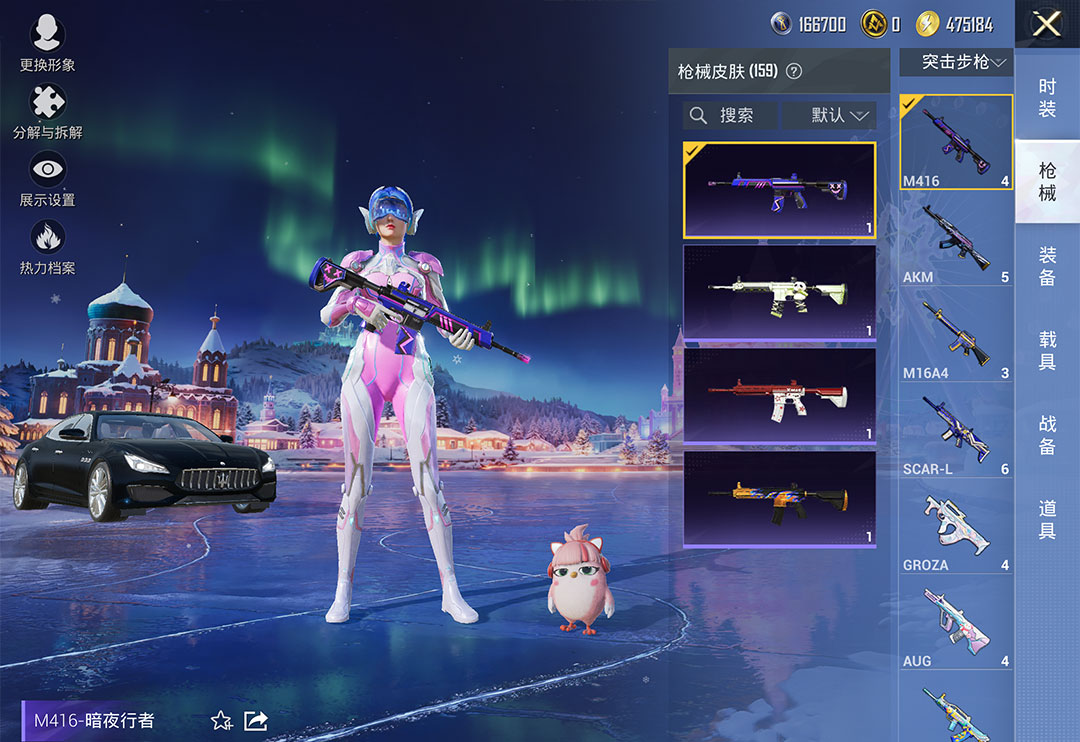Open 更换形象 change appearance

(x=47, y=44)
